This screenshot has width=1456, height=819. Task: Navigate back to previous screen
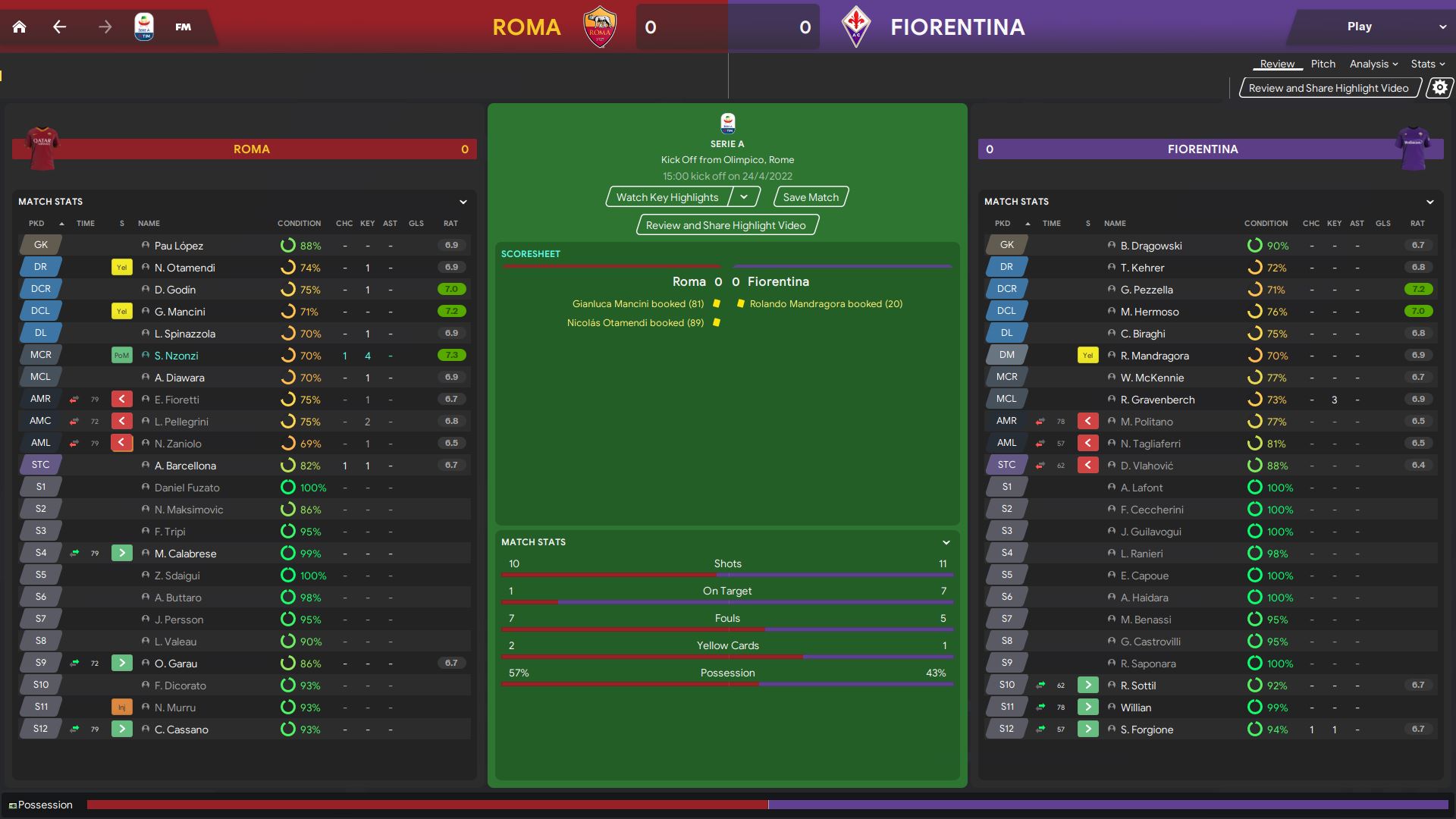pyautogui.click(x=60, y=27)
